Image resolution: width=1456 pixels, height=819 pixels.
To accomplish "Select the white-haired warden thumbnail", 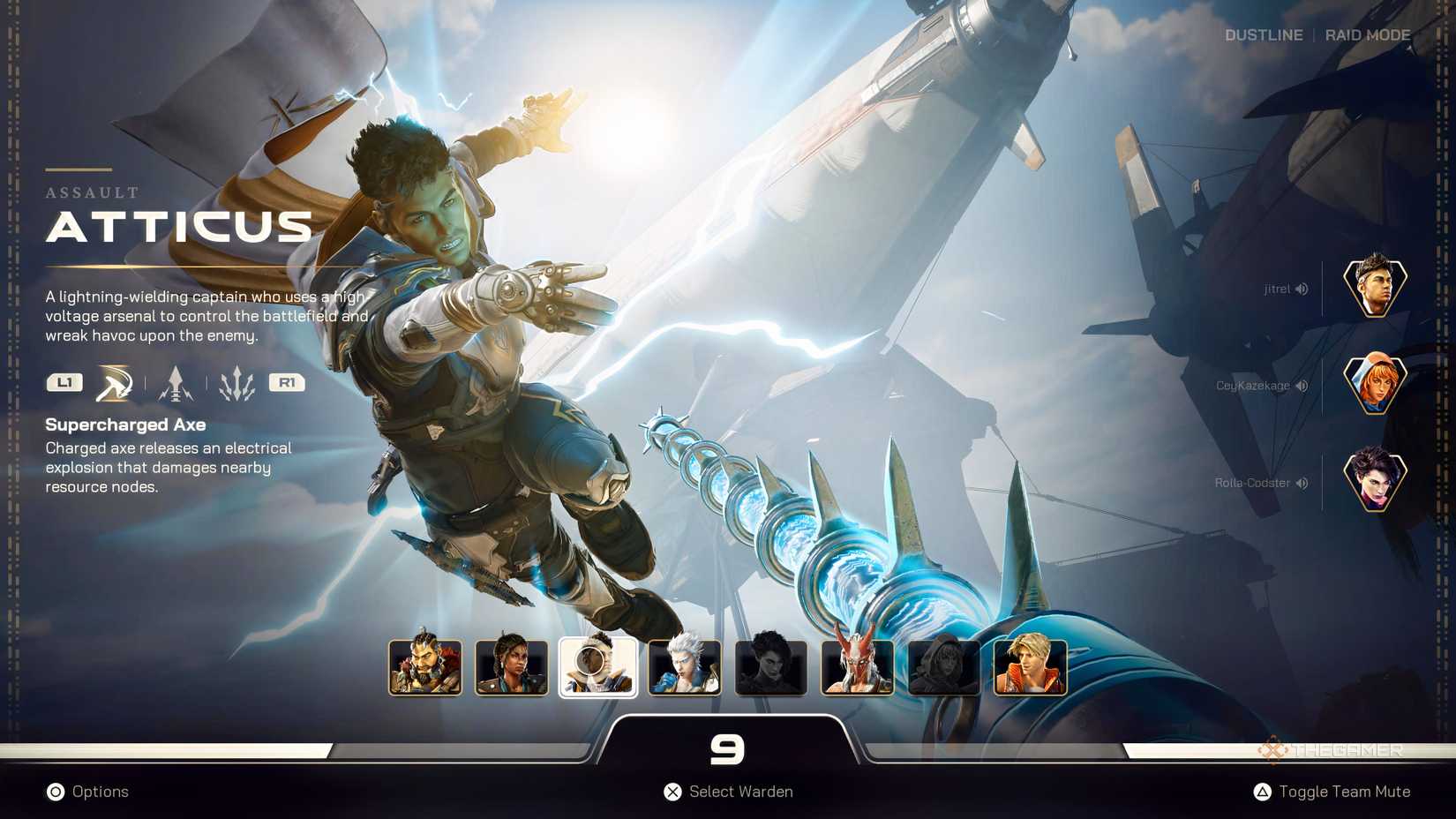I will pos(685,667).
